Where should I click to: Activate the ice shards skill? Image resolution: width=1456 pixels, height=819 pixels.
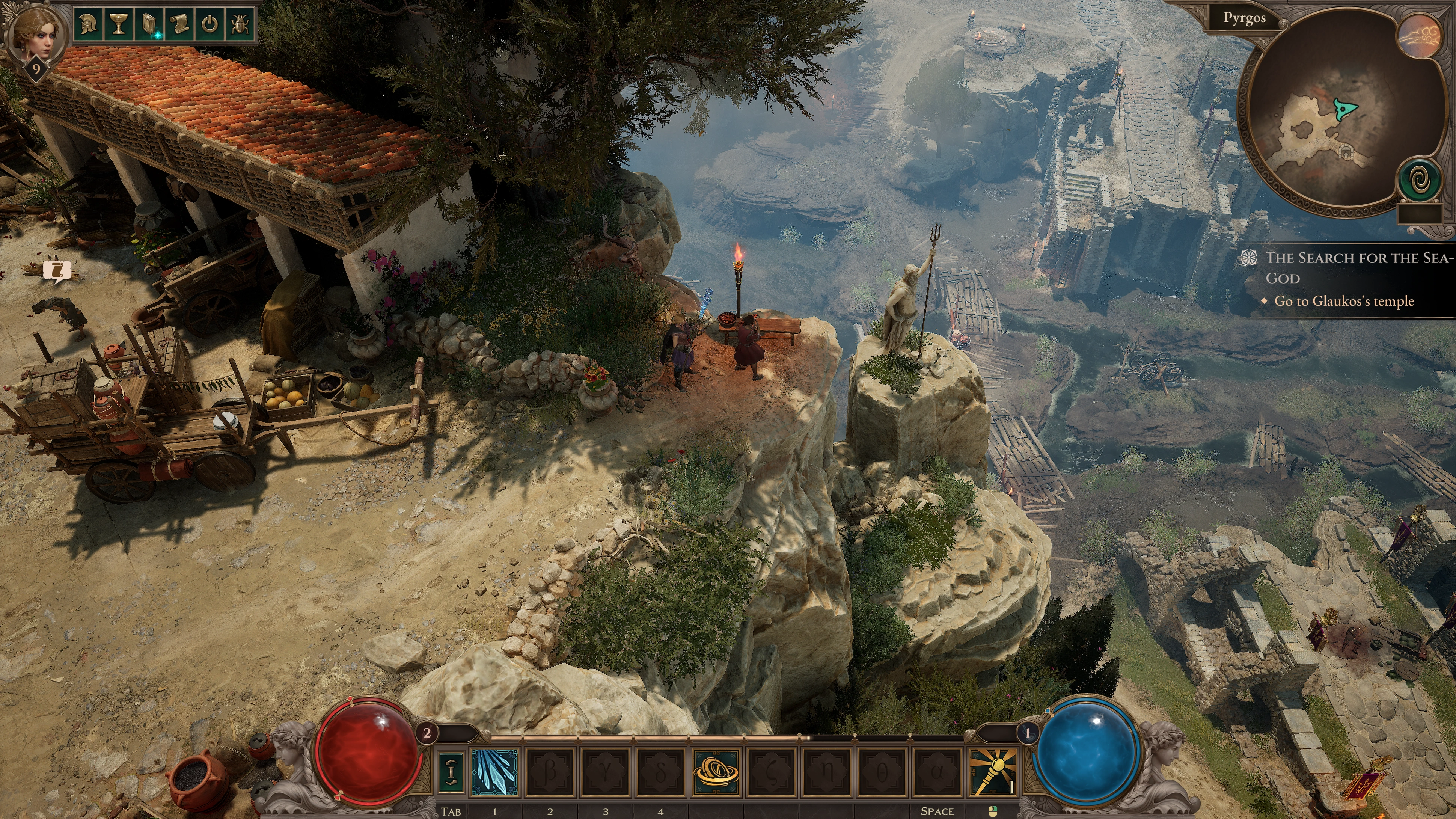[494, 772]
